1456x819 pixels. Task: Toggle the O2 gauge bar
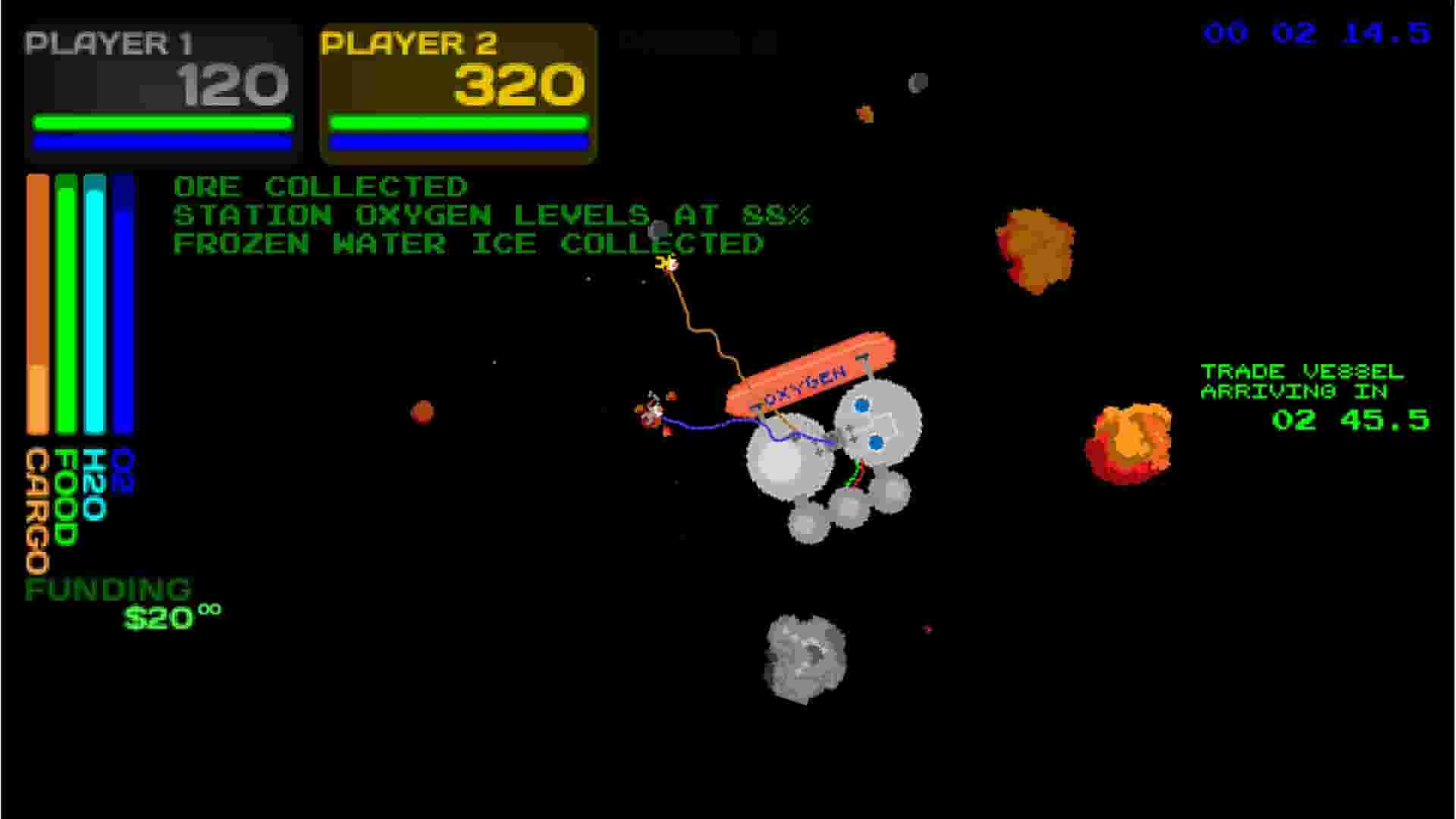(x=123, y=303)
